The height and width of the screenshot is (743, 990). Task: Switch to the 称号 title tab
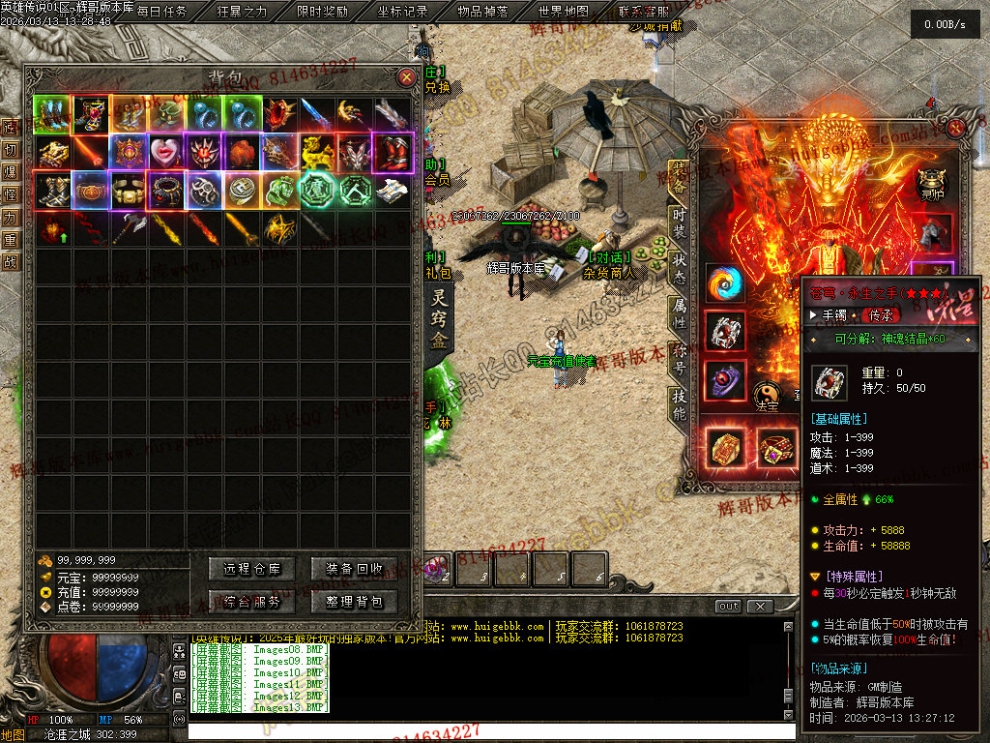click(679, 357)
